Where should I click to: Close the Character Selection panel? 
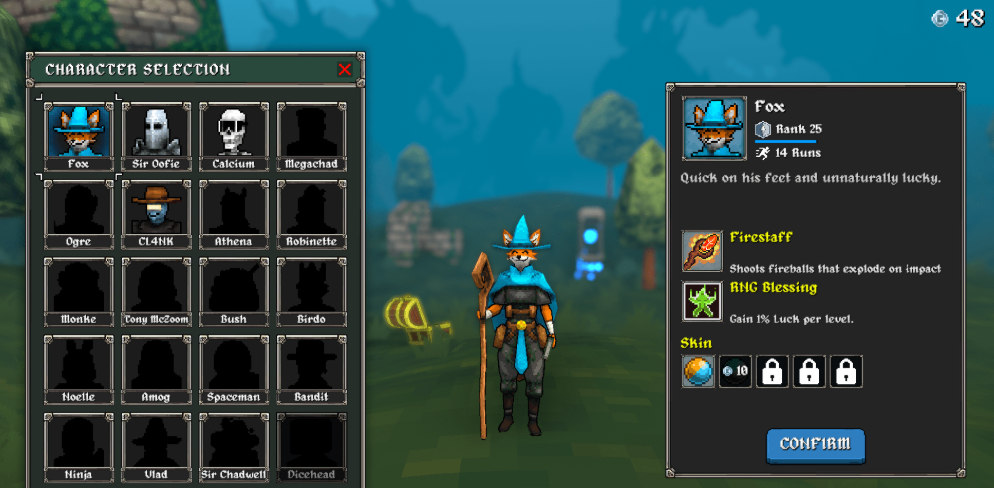pyautogui.click(x=345, y=69)
